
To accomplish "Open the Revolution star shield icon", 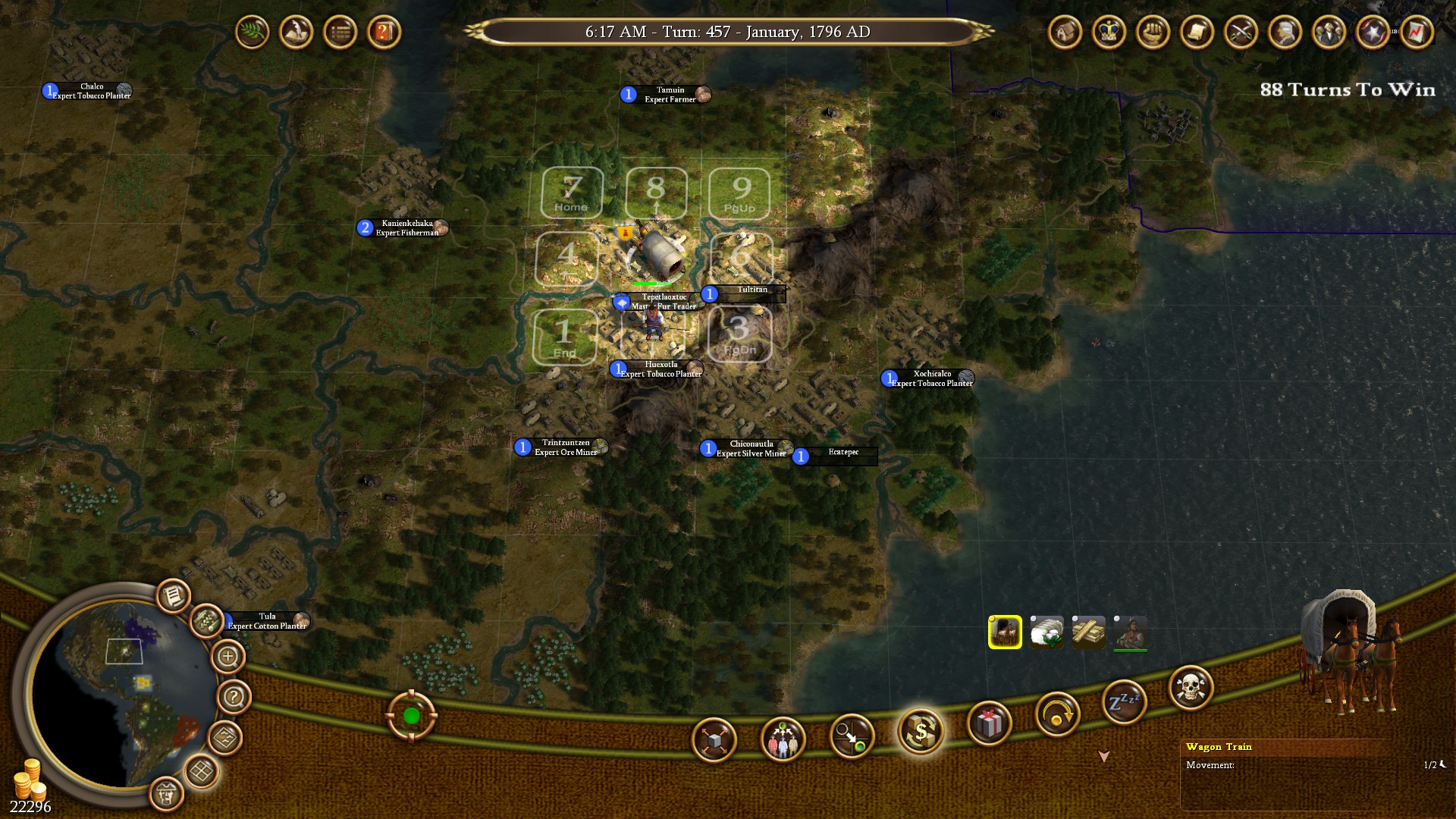I will (1370, 32).
